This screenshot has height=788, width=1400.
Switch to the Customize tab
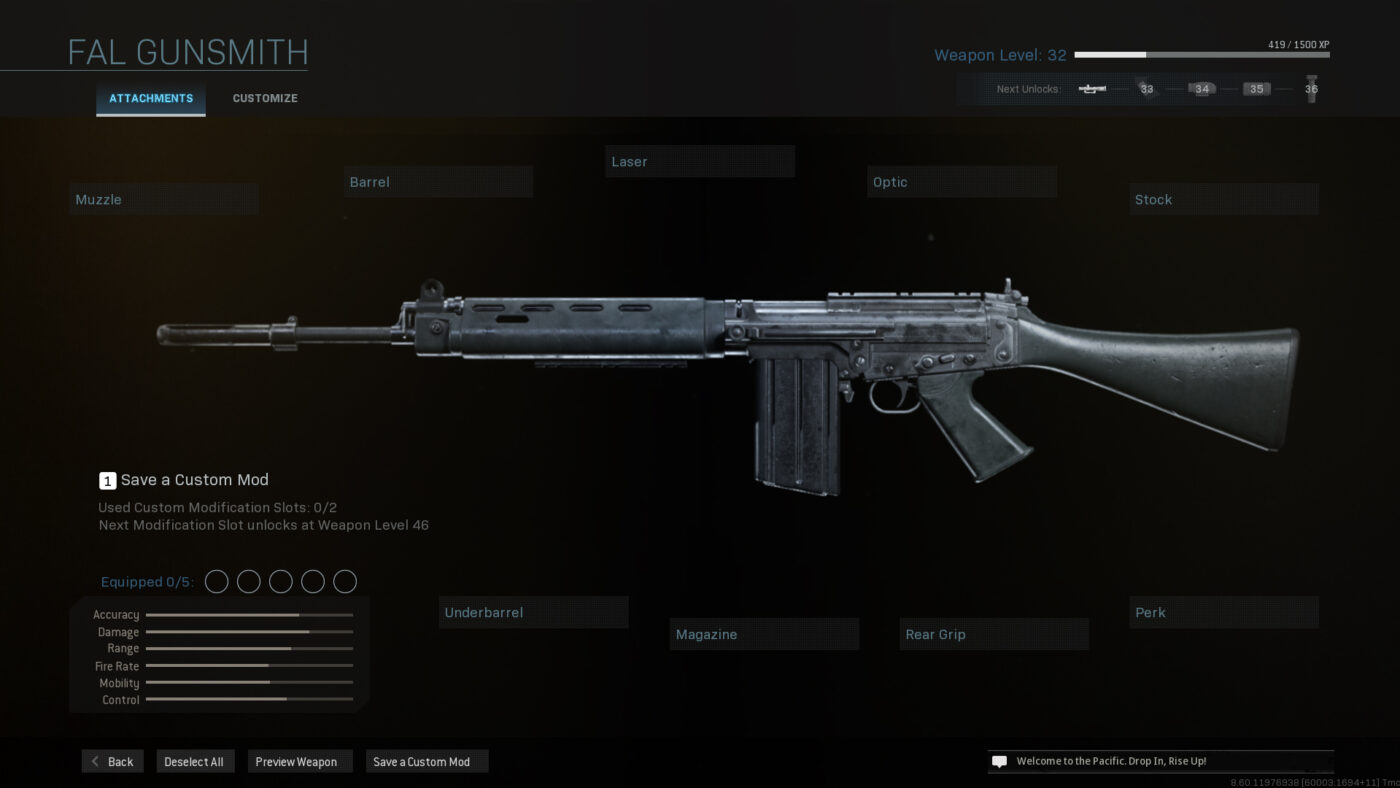(264, 98)
